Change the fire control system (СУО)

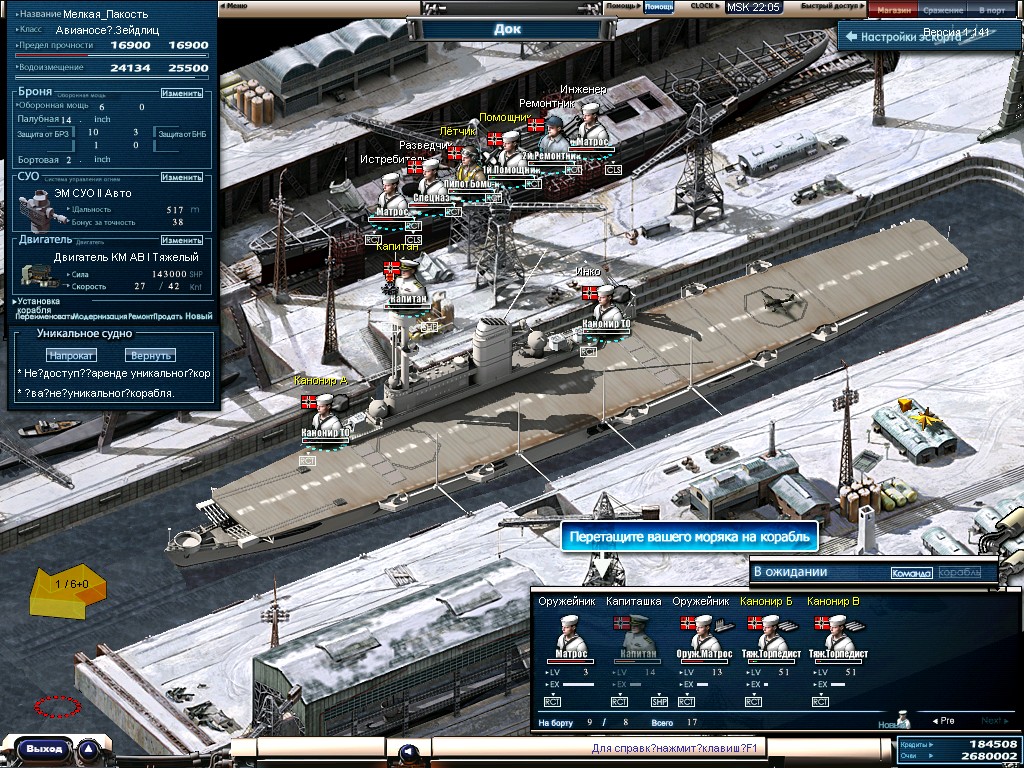point(182,177)
